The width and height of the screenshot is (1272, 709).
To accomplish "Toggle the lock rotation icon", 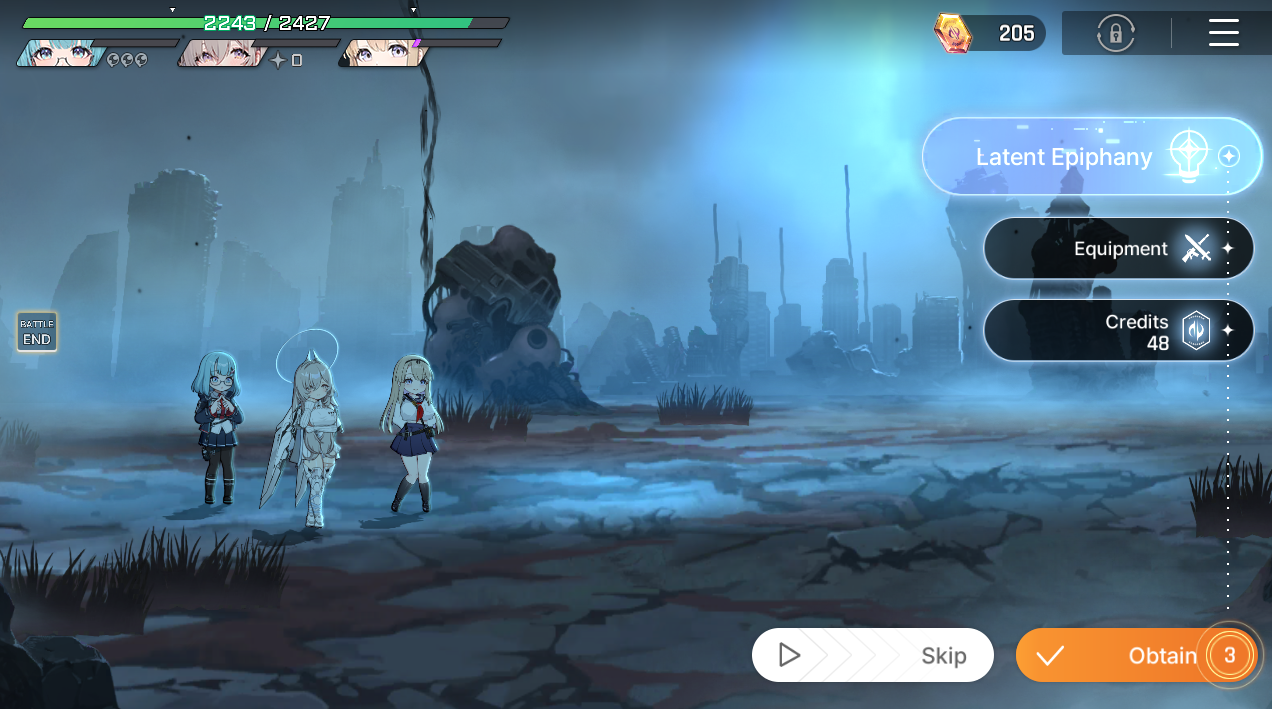I will click(1115, 33).
